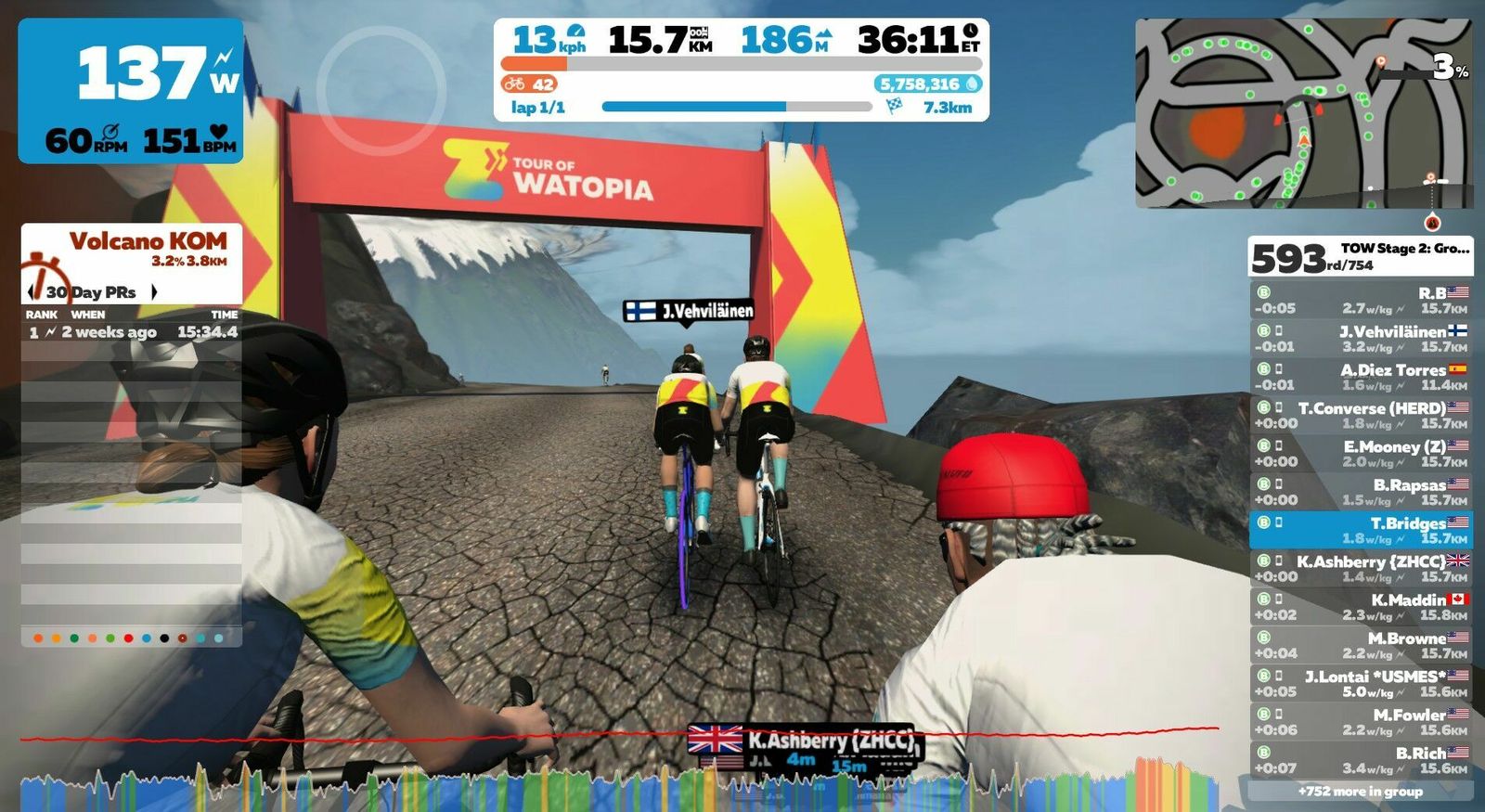This screenshot has height=812, width=1485.
Task: Activate the empty power-up ring
Action: (381, 90)
